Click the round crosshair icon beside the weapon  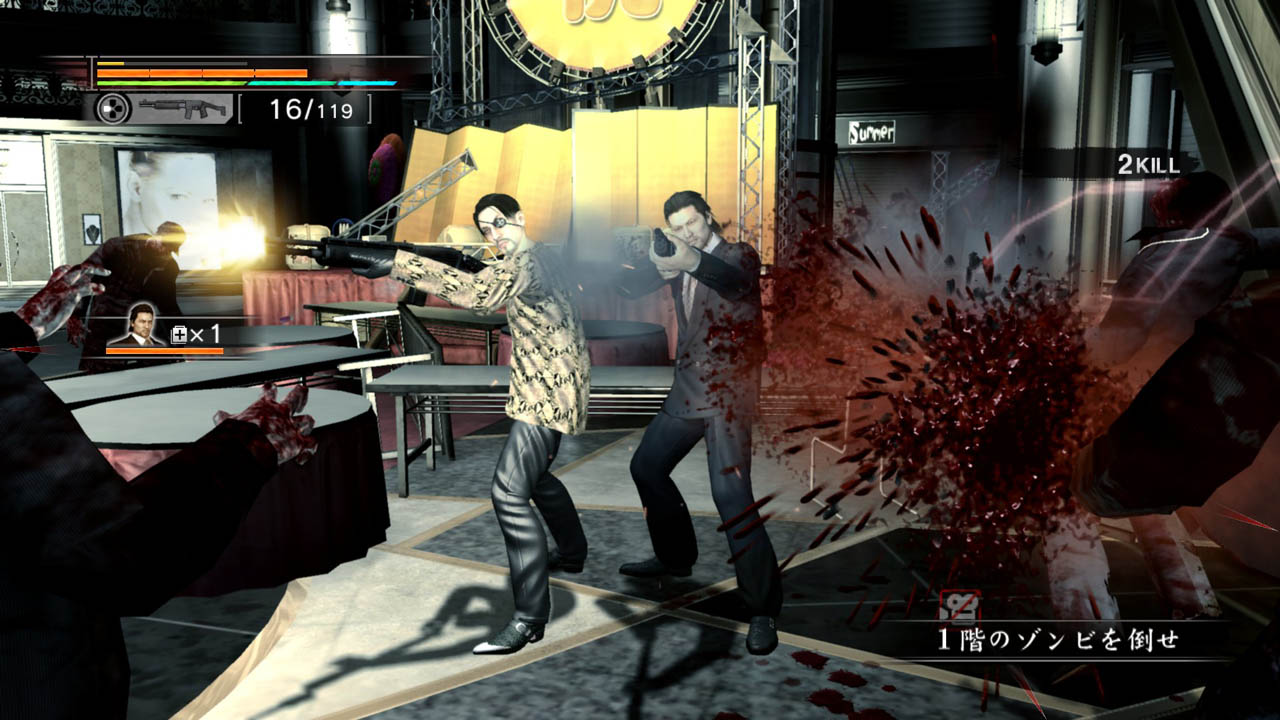(113, 108)
